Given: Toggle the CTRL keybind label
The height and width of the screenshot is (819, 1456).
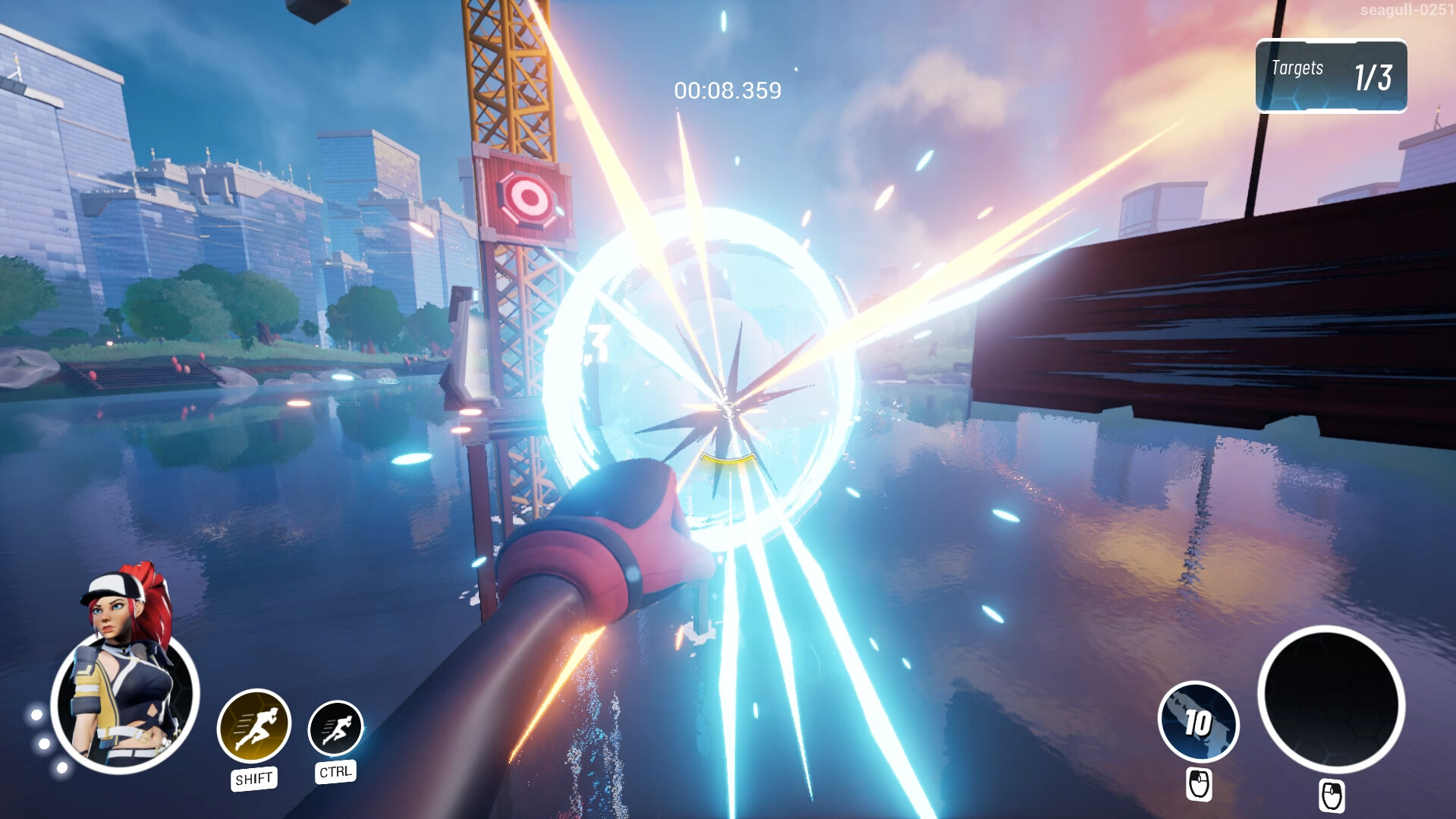Looking at the screenshot, I should point(335,771).
